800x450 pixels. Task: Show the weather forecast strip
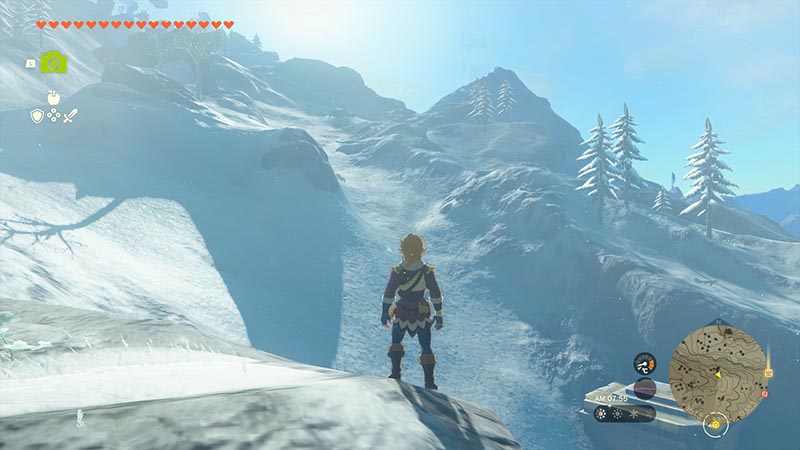tap(624, 413)
